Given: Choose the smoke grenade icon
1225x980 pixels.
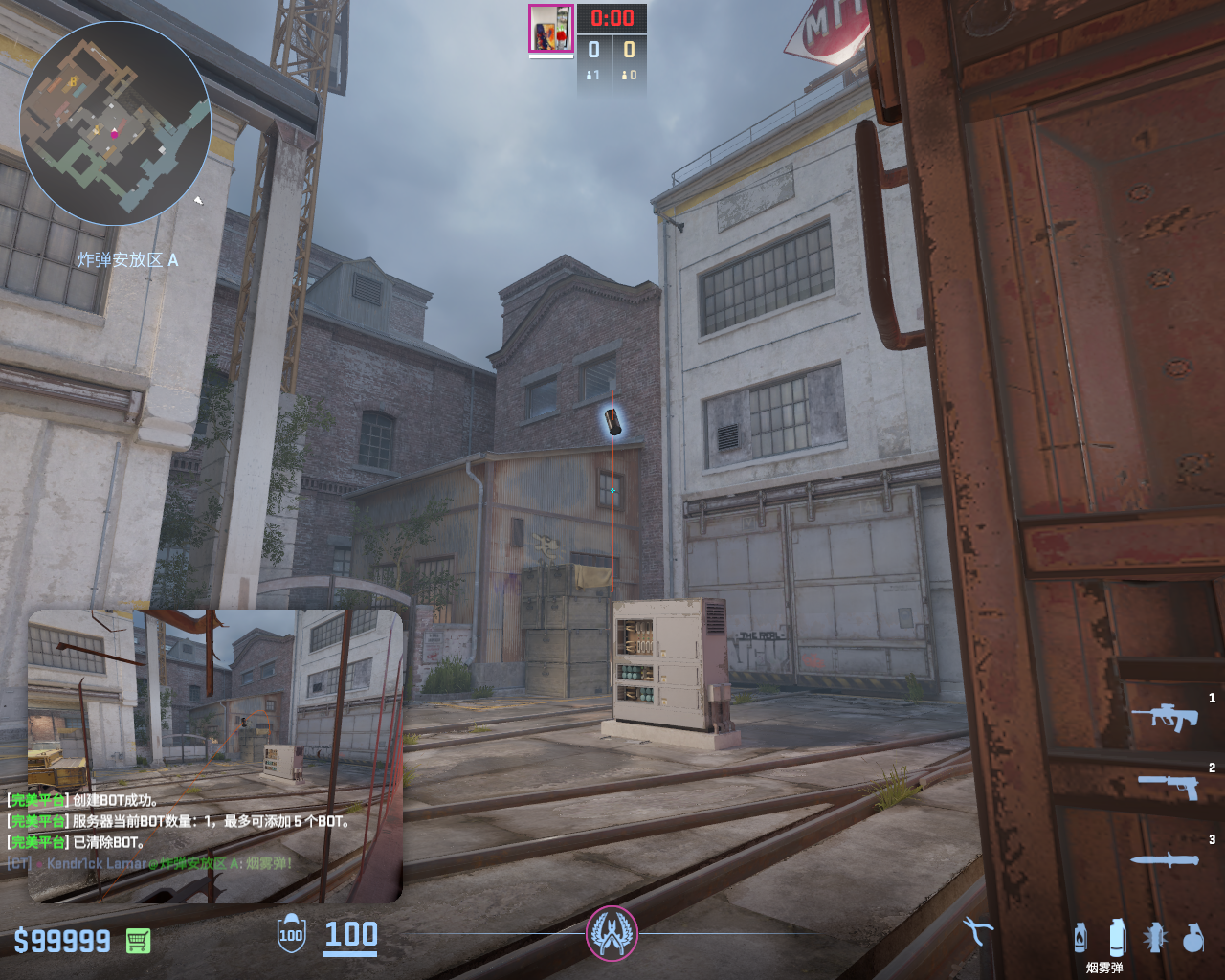Looking at the screenshot, I should click(x=1117, y=938).
